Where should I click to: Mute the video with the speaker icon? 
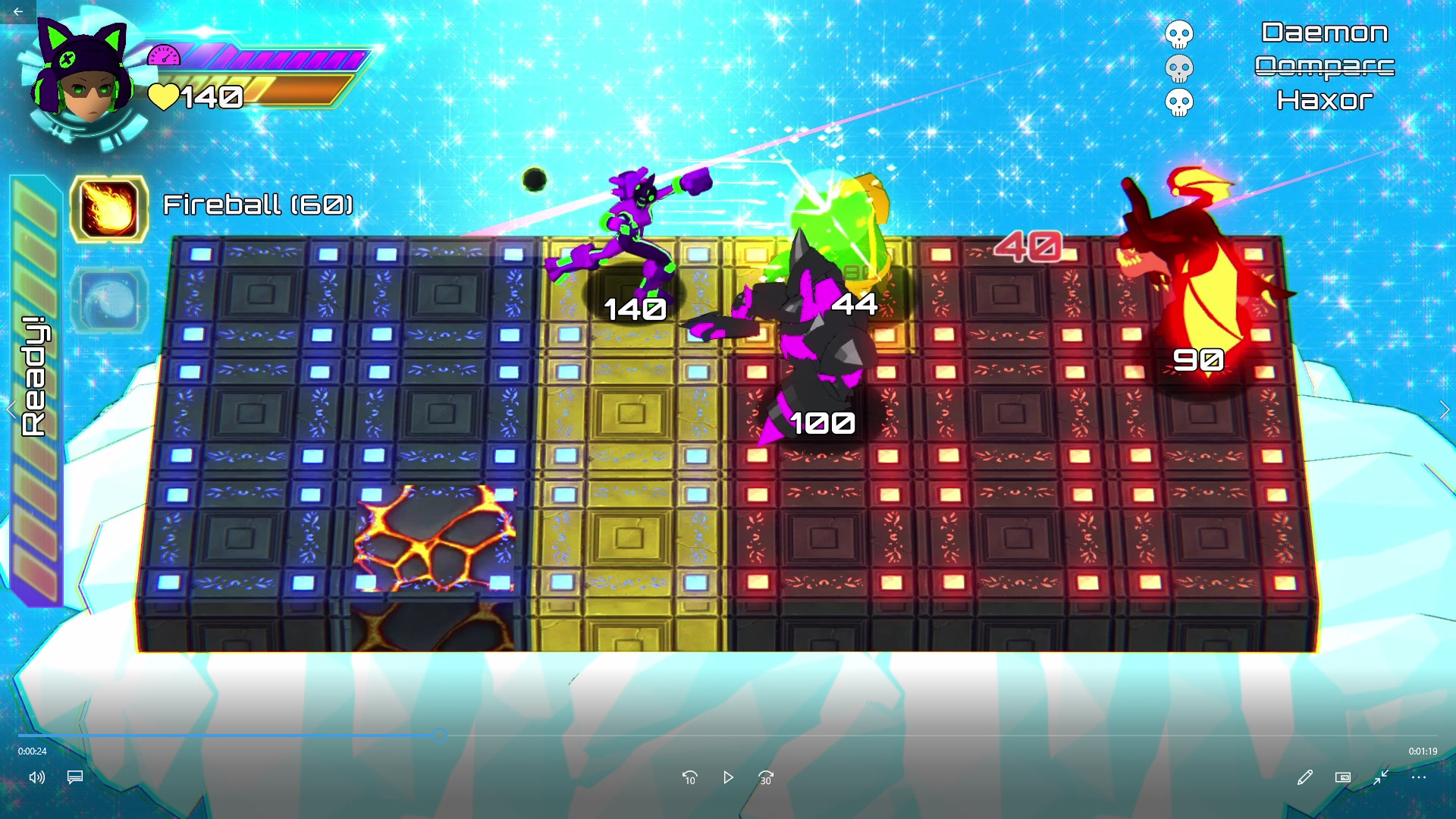click(x=37, y=777)
